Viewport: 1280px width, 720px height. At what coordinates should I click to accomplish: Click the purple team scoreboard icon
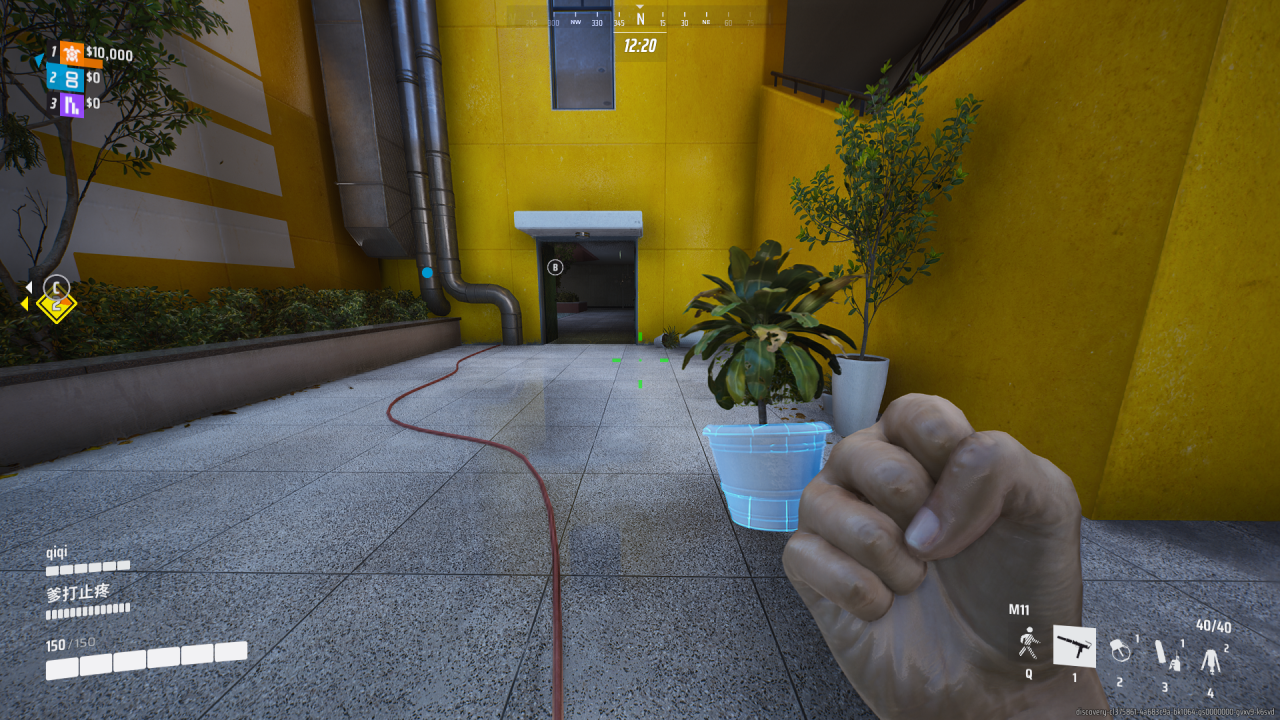pyautogui.click(x=71, y=103)
